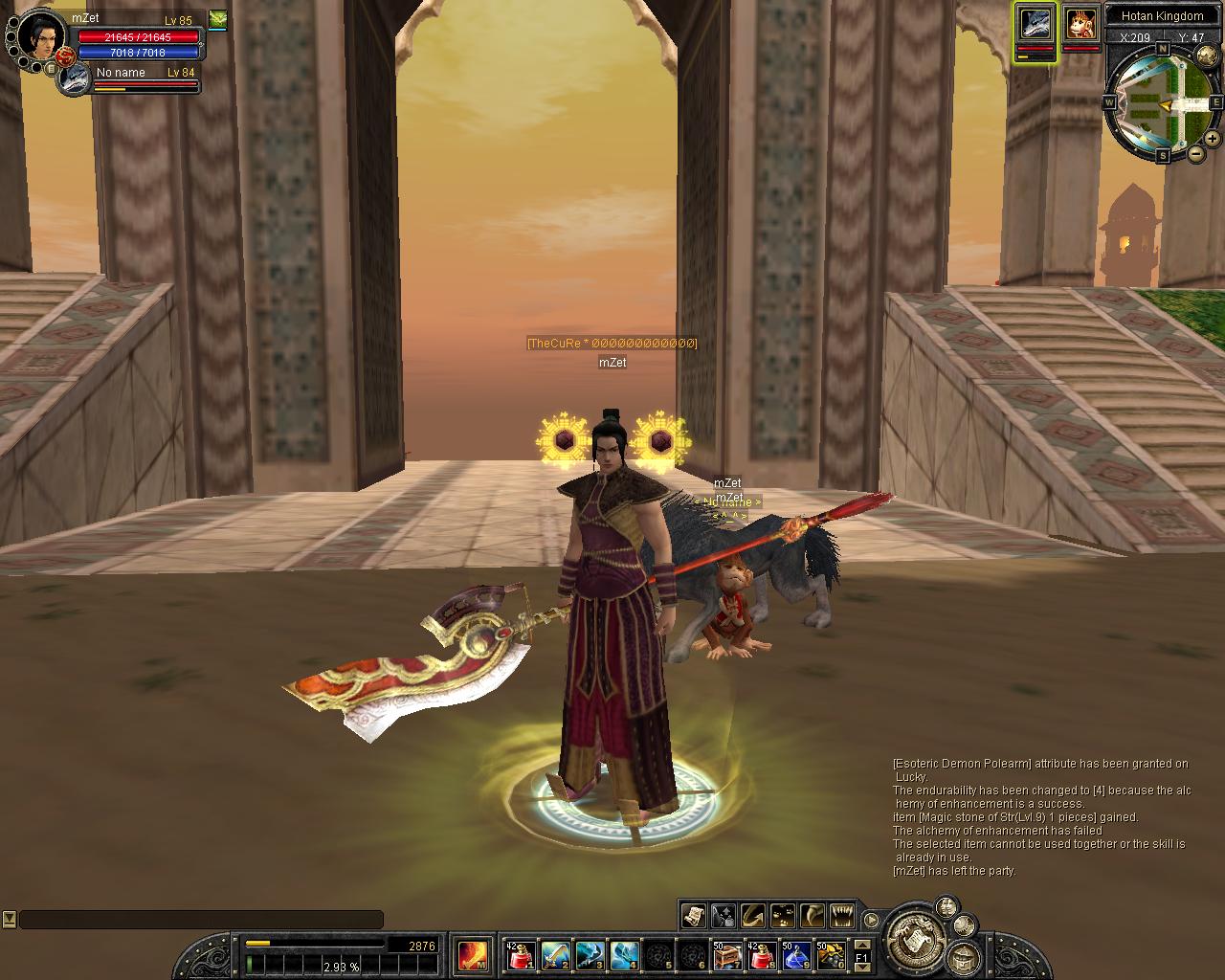Click the green buff icon near Lv 85

click(x=218, y=18)
